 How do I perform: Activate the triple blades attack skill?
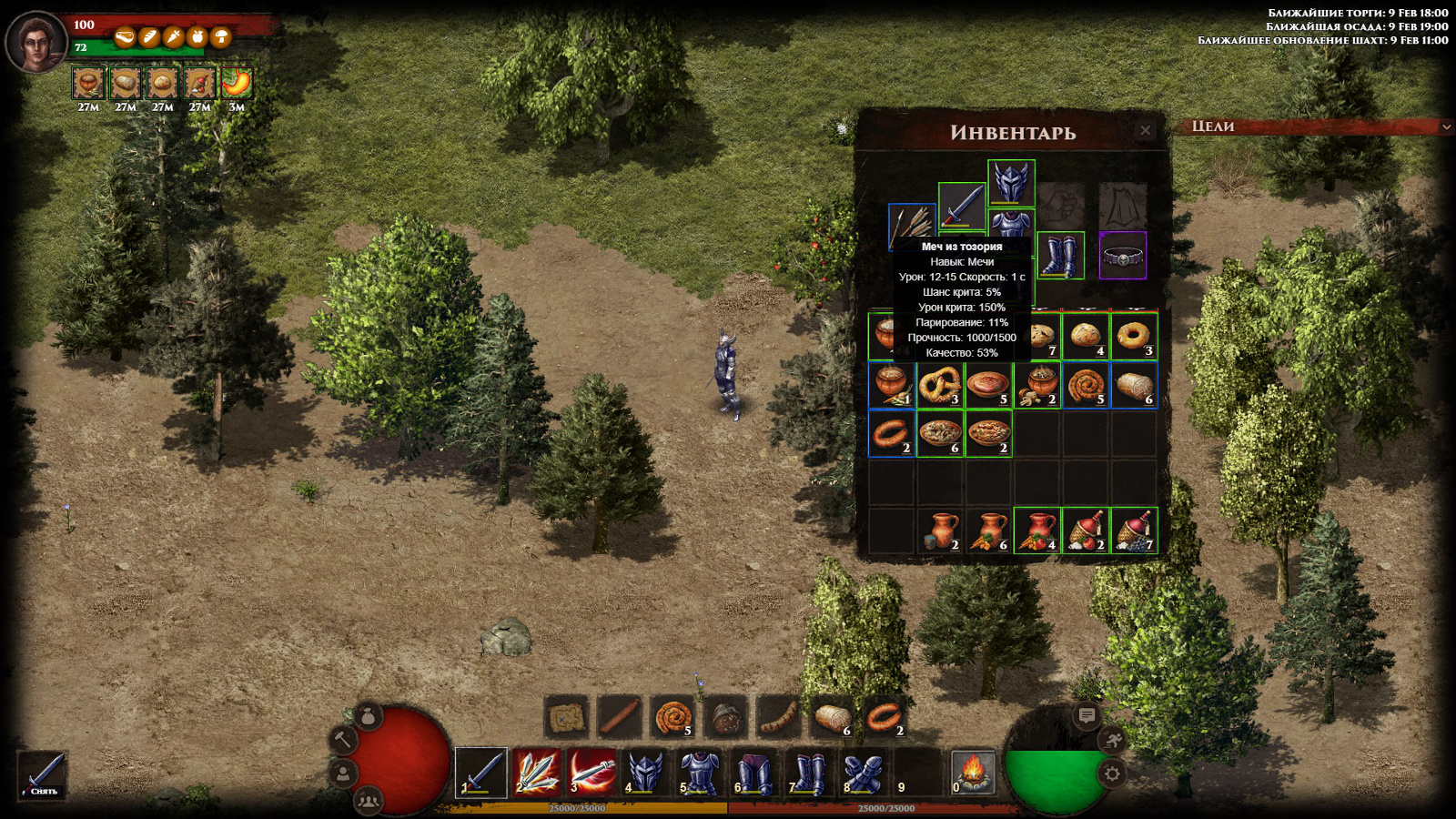tap(537, 773)
